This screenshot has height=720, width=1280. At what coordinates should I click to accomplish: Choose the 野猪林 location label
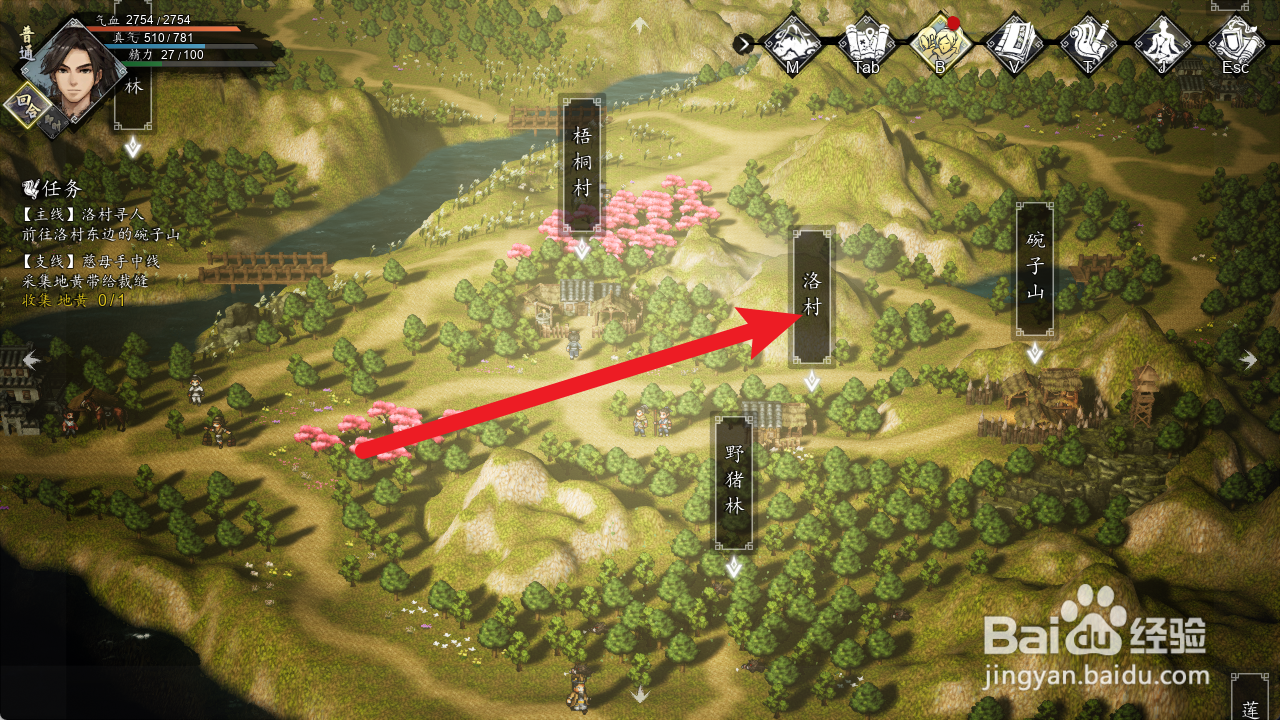(734, 480)
